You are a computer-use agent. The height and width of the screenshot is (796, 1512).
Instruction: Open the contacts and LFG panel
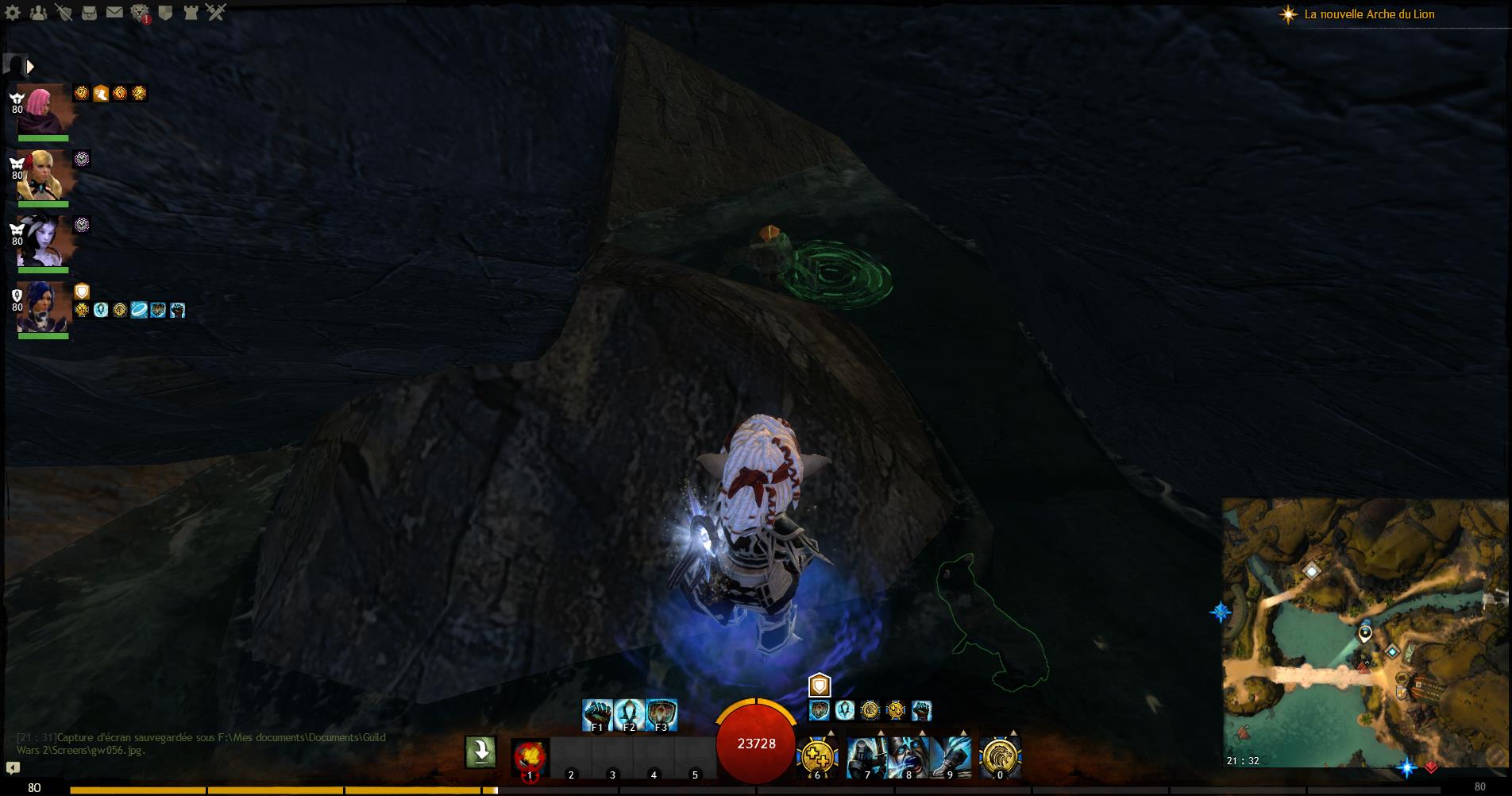(37, 12)
